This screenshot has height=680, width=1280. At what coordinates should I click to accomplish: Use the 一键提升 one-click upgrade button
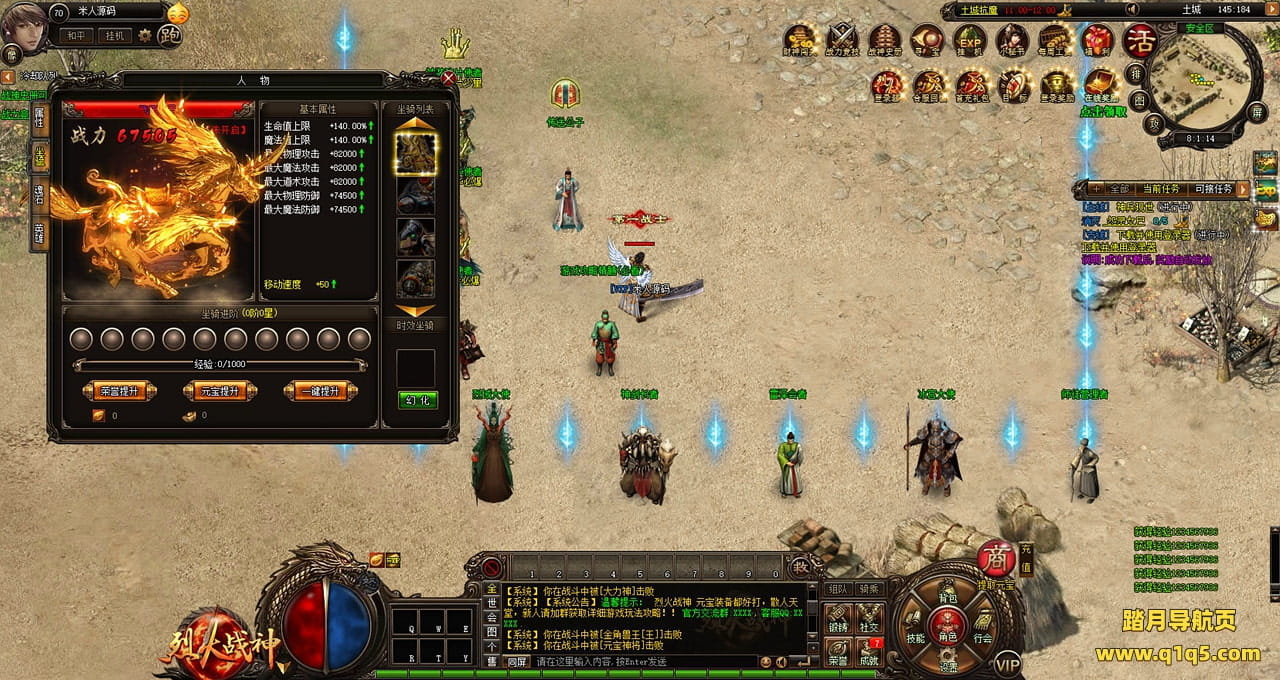(x=320, y=391)
